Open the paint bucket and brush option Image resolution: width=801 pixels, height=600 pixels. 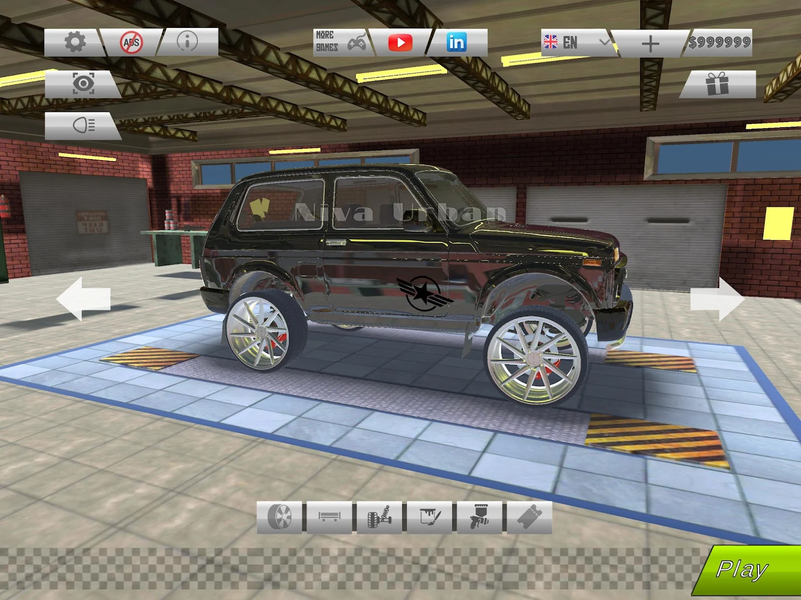pyautogui.click(x=429, y=517)
